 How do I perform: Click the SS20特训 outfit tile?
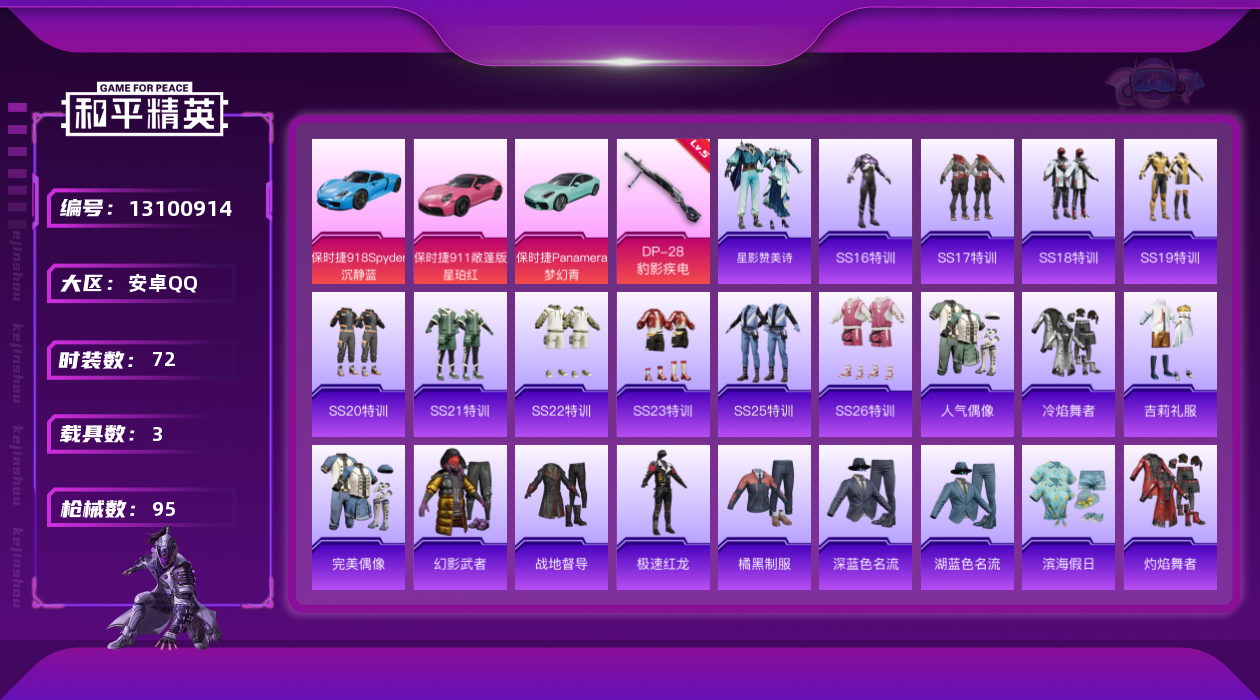coord(358,364)
